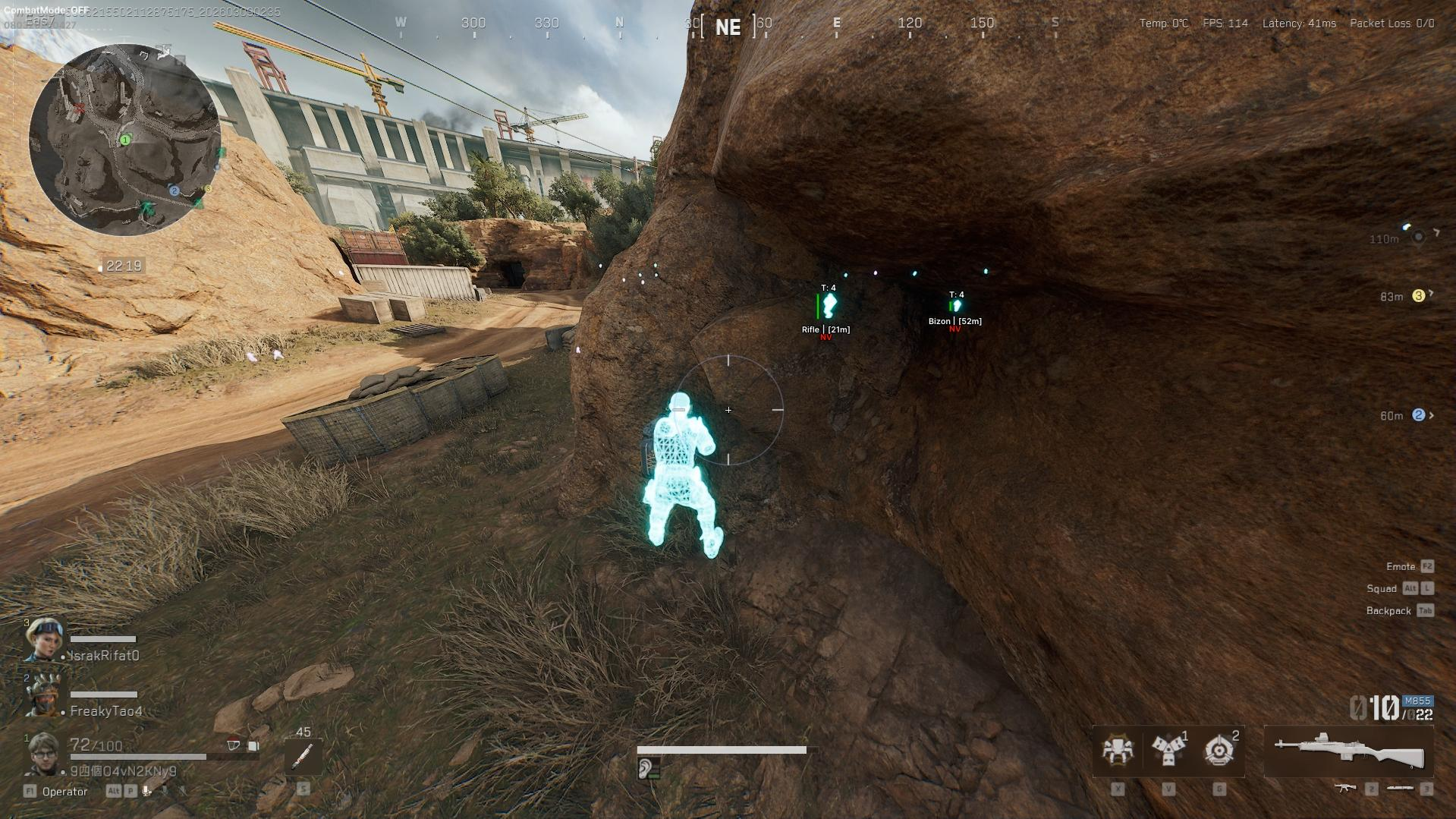Image resolution: width=1456 pixels, height=819 pixels.
Task: Use the round target device gadget
Action: click(x=1219, y=749)
